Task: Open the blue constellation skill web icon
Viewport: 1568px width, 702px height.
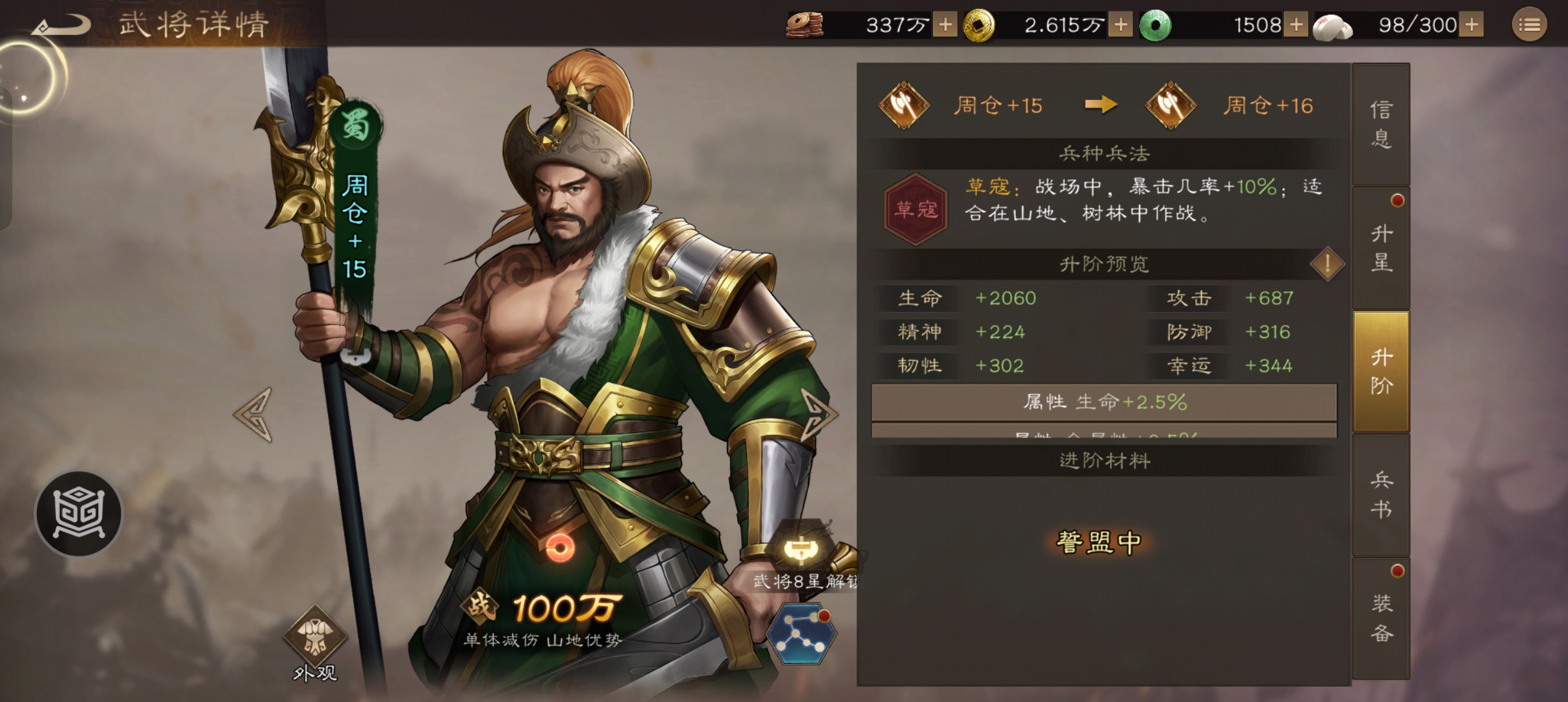Action: pos(800,634)
